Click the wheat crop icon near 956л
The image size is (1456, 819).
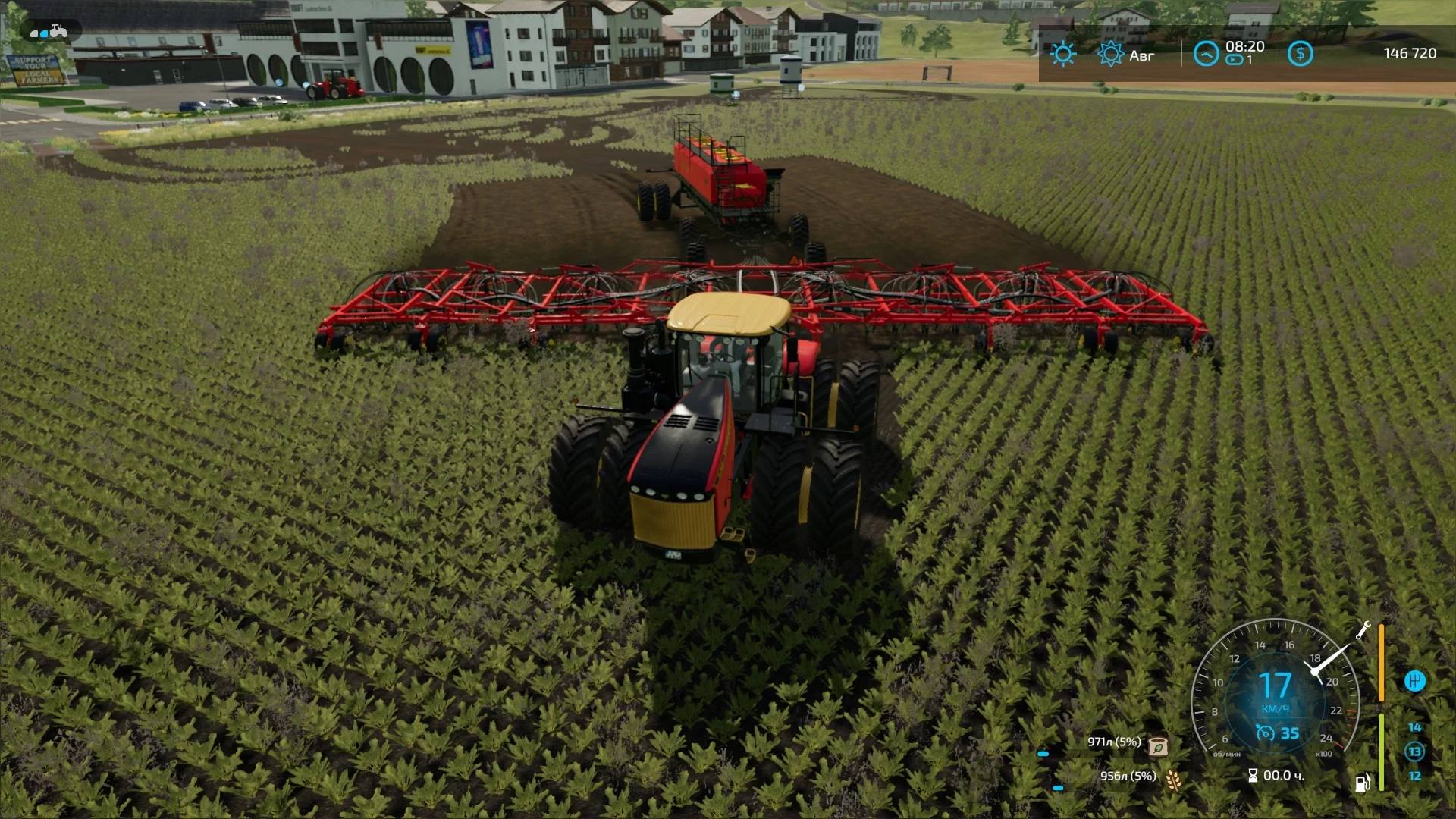1172,780
